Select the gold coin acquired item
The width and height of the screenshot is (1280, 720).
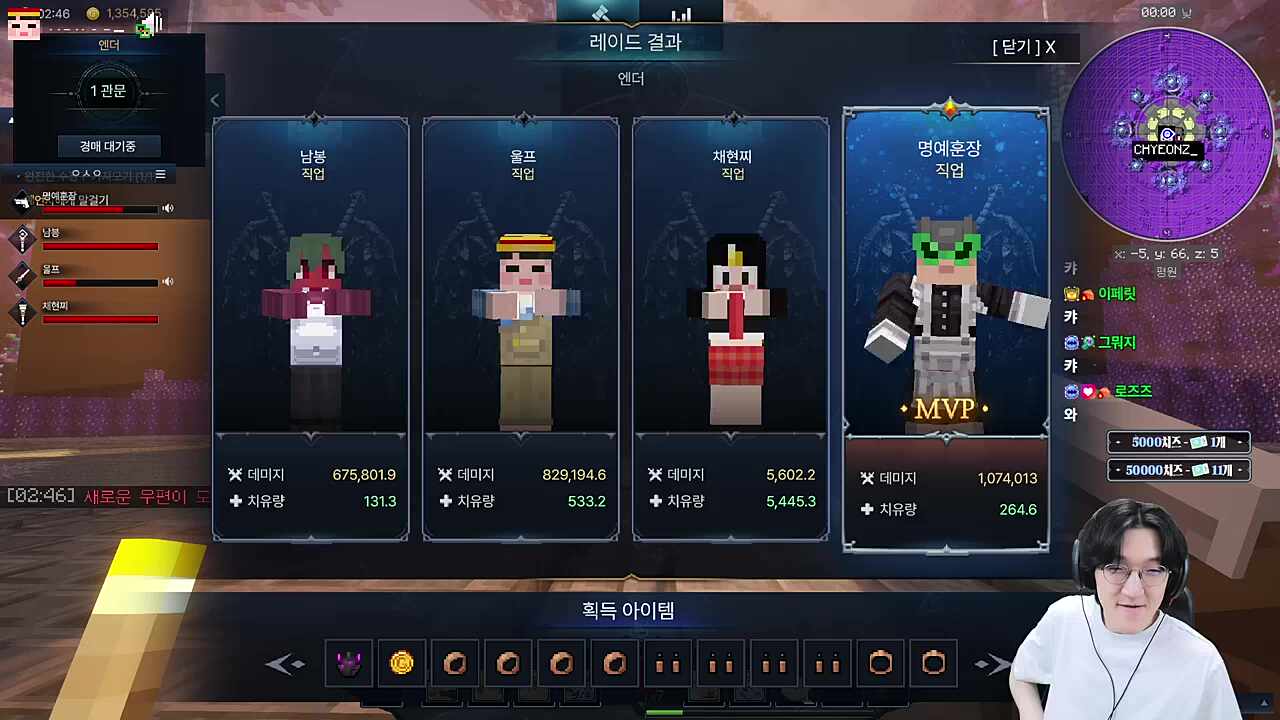(x=402, y=663)
